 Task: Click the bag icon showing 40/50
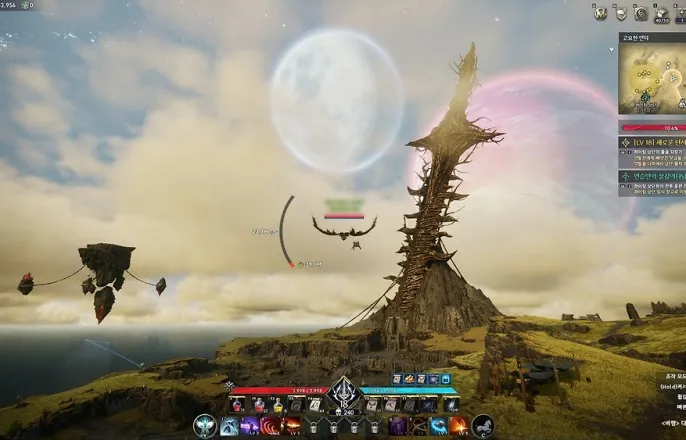coord(662,14)
